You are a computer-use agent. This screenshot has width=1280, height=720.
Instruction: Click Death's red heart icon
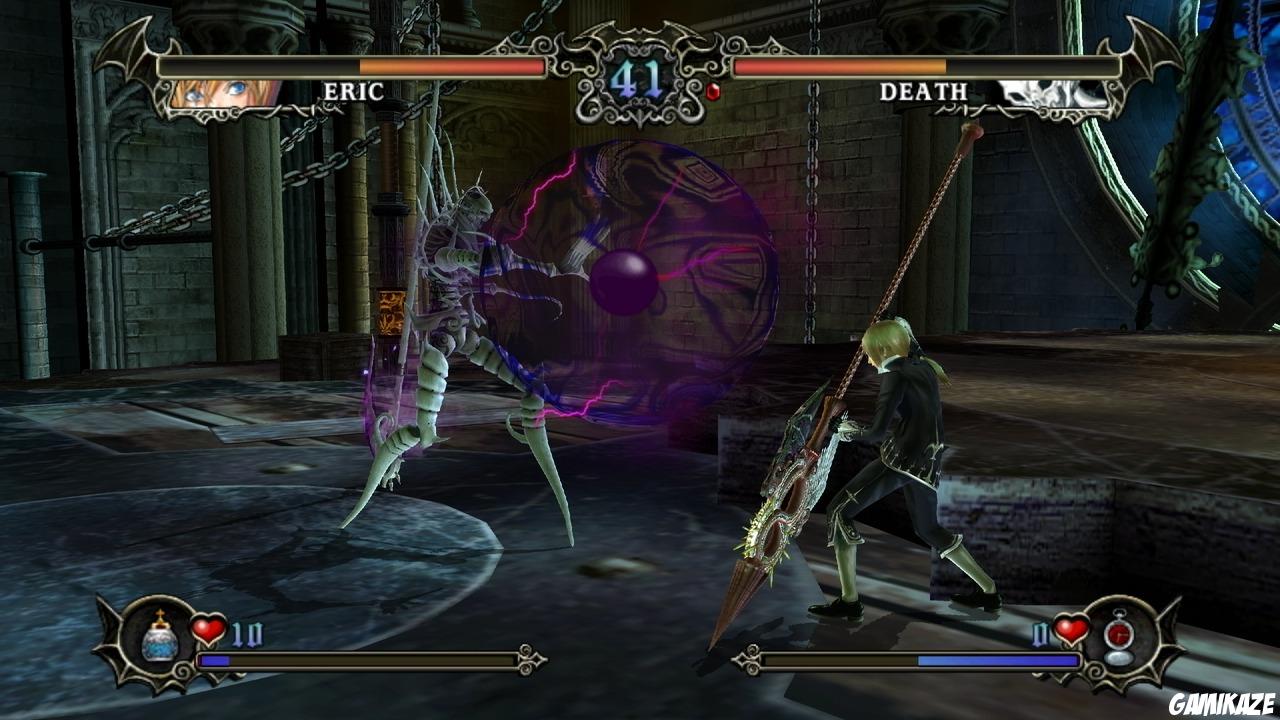click(x=1072, y=628)
